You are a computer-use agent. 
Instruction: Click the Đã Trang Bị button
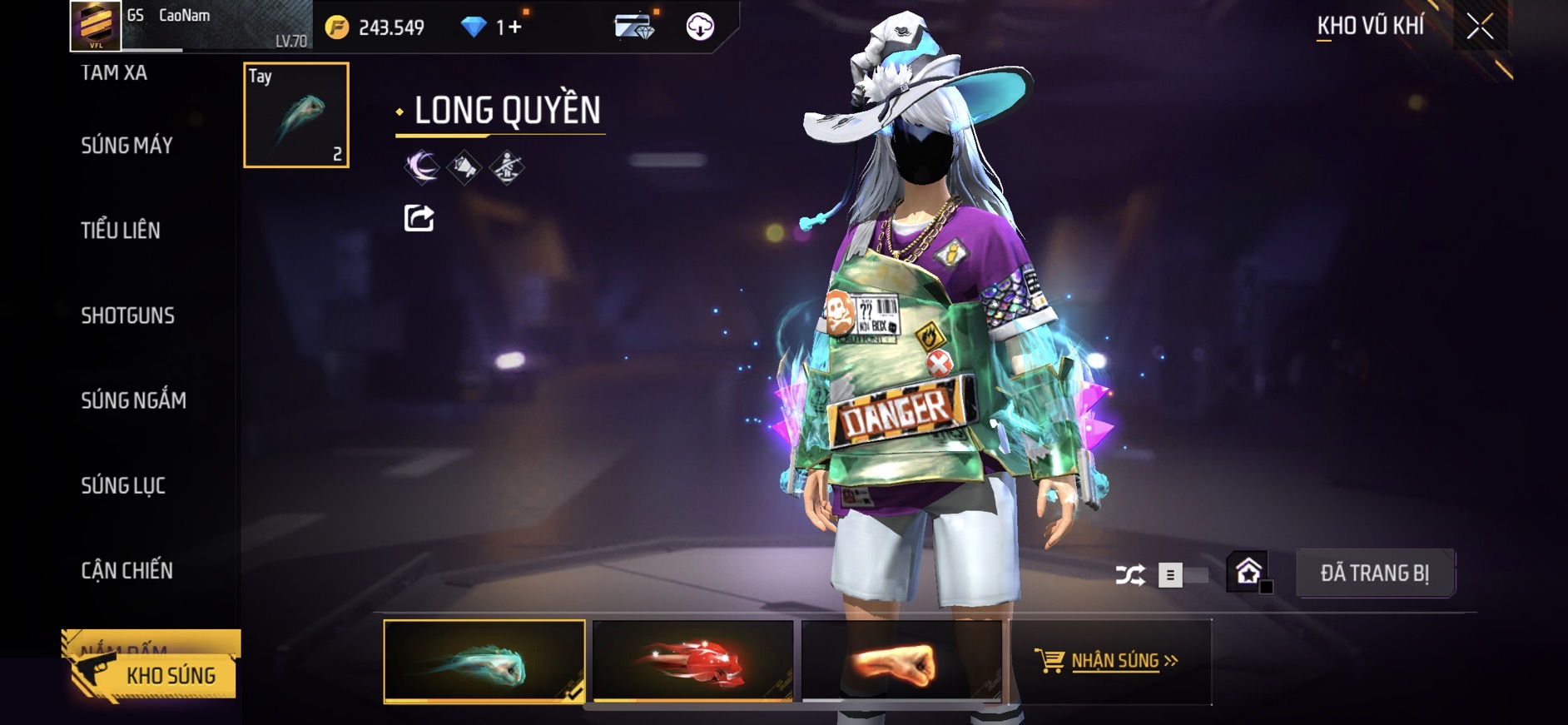(x=1374, y=574)
